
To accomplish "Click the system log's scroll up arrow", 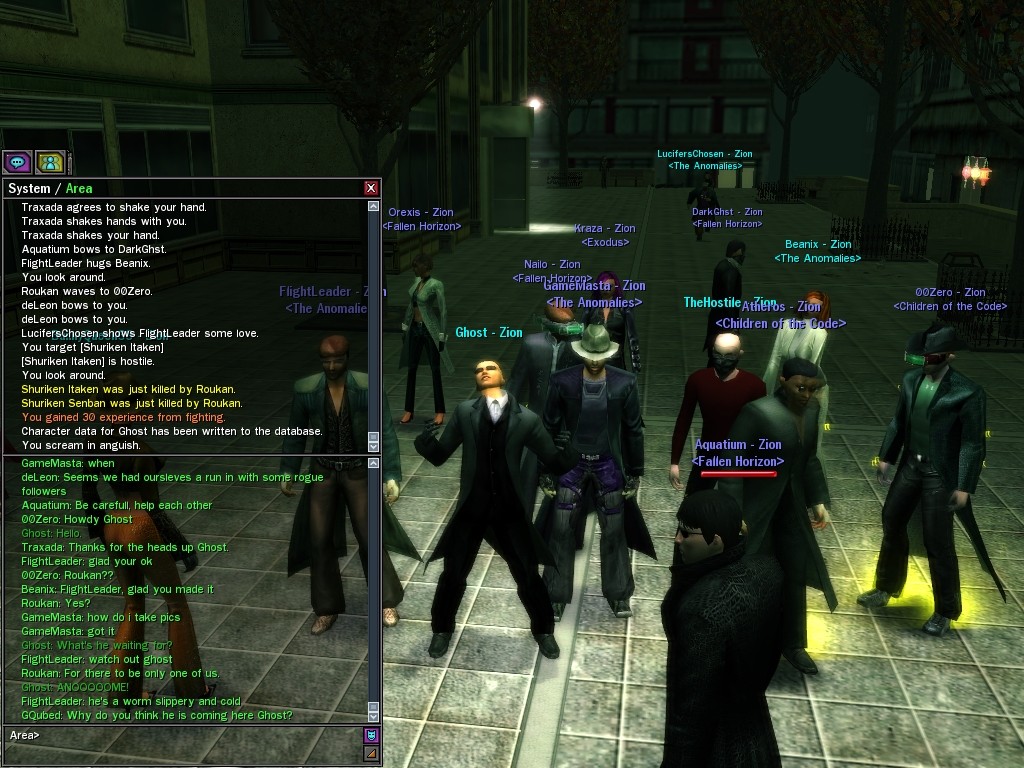I will pyautogui.click(x=373, y=207).
